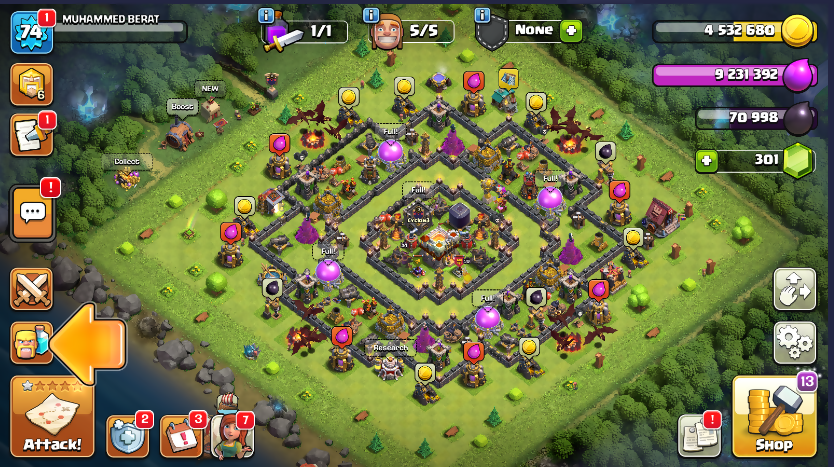Viewport: 834px width, 467px height.
Task: Open the chat speech bubble
Action: (32, 212)
